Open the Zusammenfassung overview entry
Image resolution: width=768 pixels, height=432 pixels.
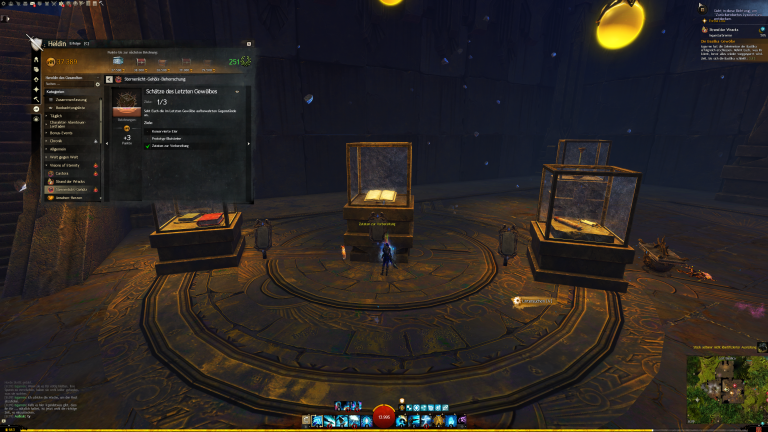tap(70, 99)
